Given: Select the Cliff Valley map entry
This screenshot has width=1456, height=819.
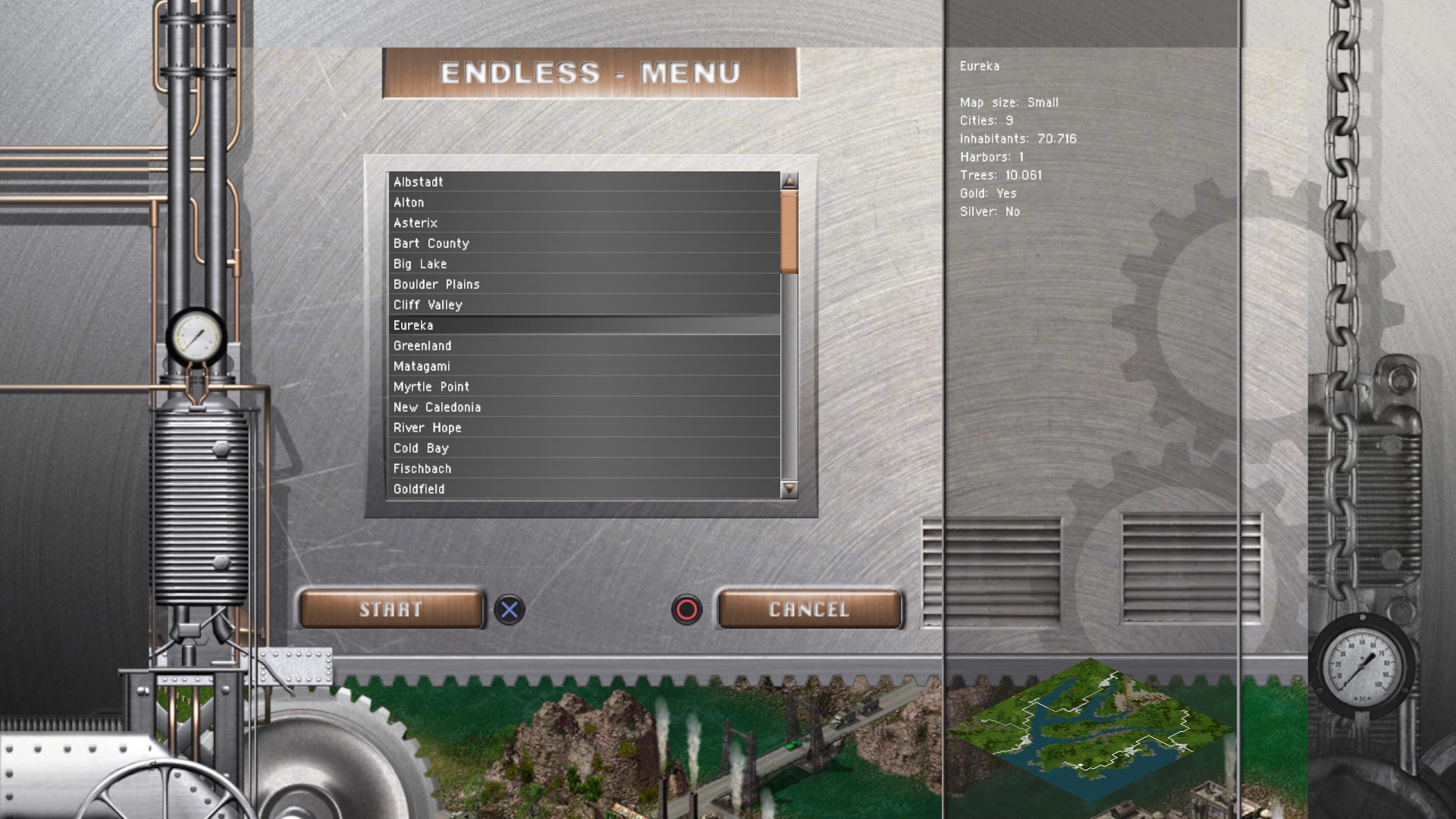Looking at the screenshot, I should point(531,305).
